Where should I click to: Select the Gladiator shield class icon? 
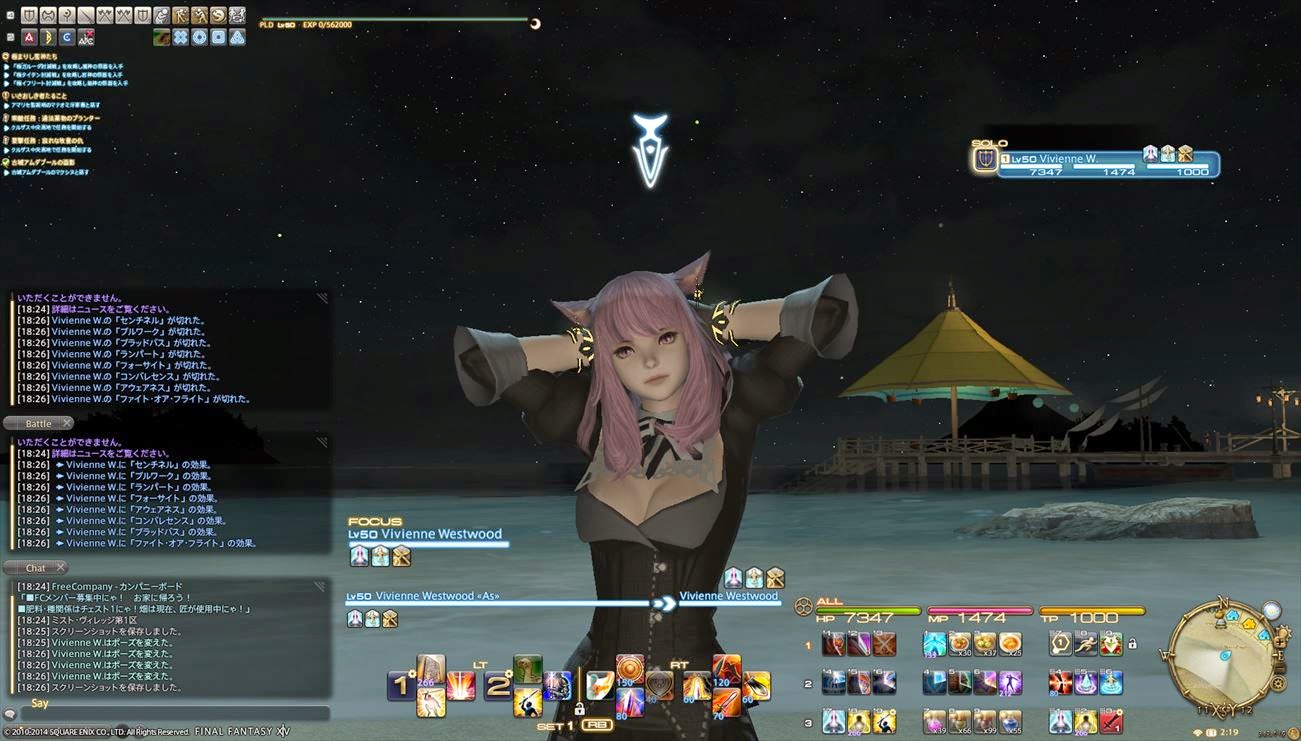coord(29,15)
